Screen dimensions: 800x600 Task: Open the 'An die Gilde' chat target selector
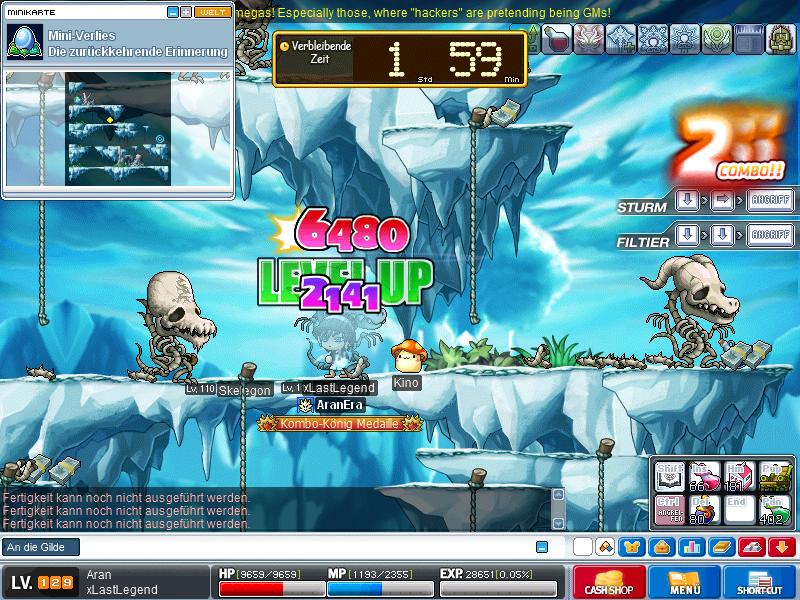tap(40, 547)
